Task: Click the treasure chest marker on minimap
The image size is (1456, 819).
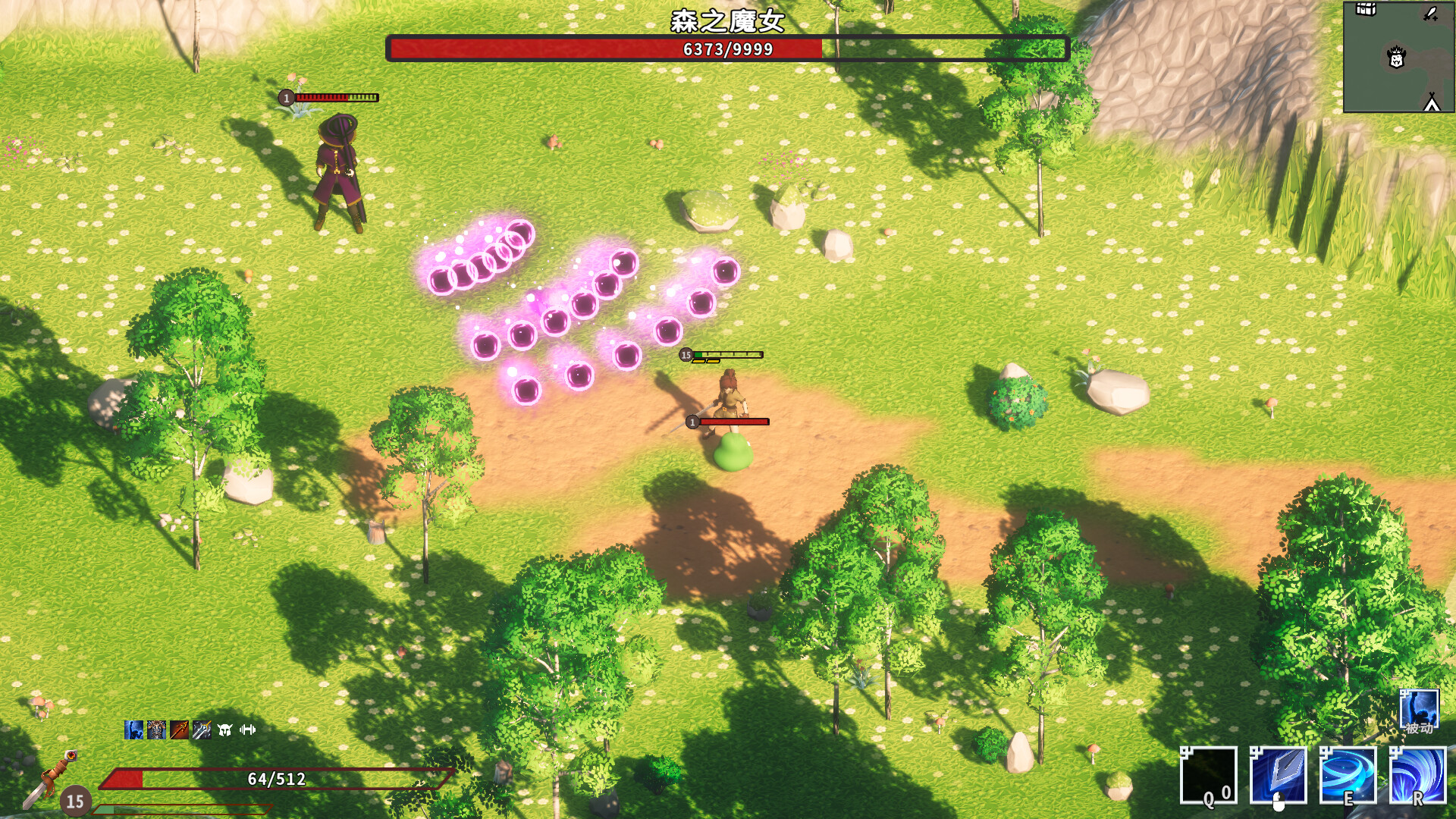Action: (x=1365, y=11)
